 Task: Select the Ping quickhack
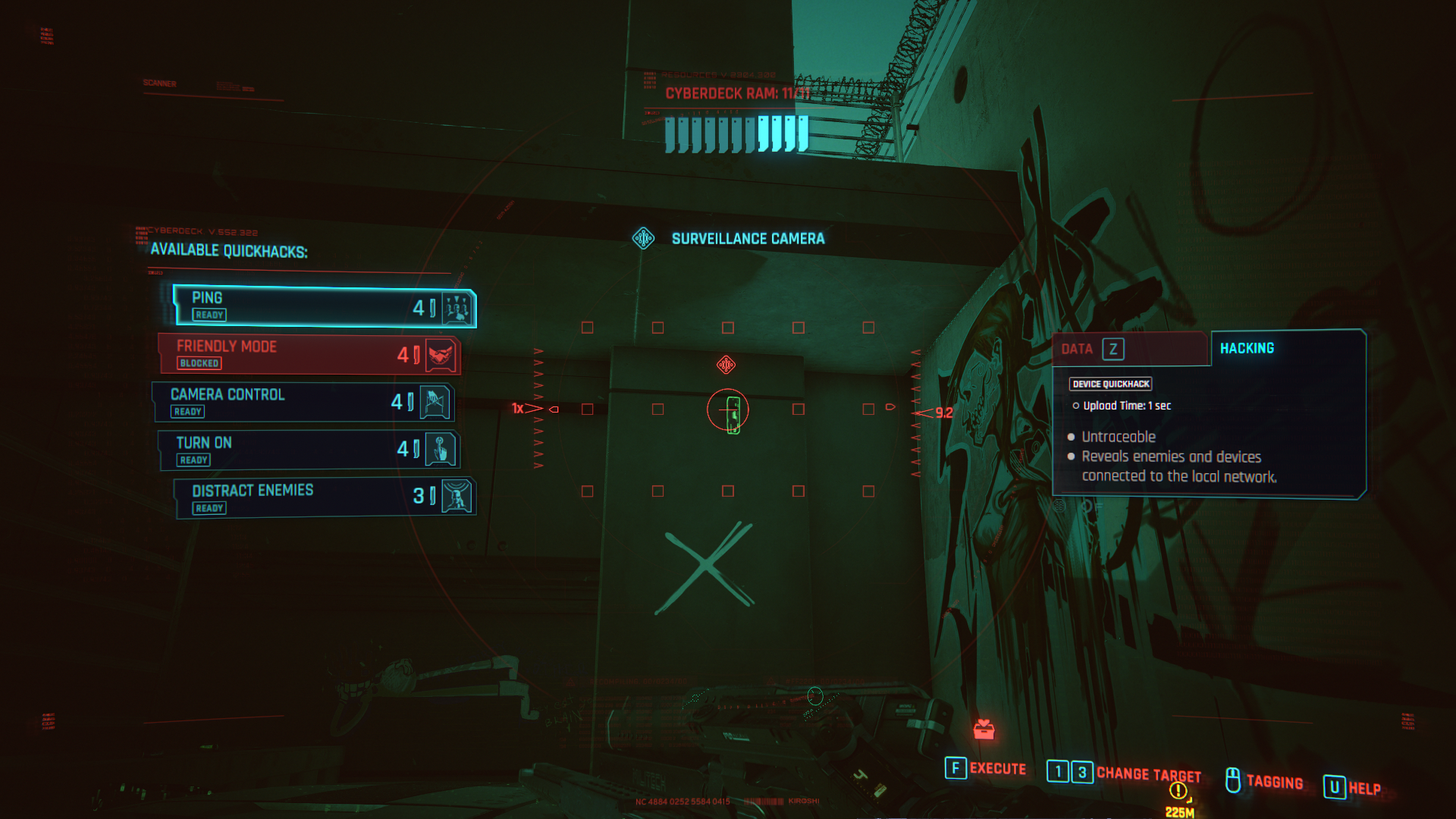click(x=325, y=307)
